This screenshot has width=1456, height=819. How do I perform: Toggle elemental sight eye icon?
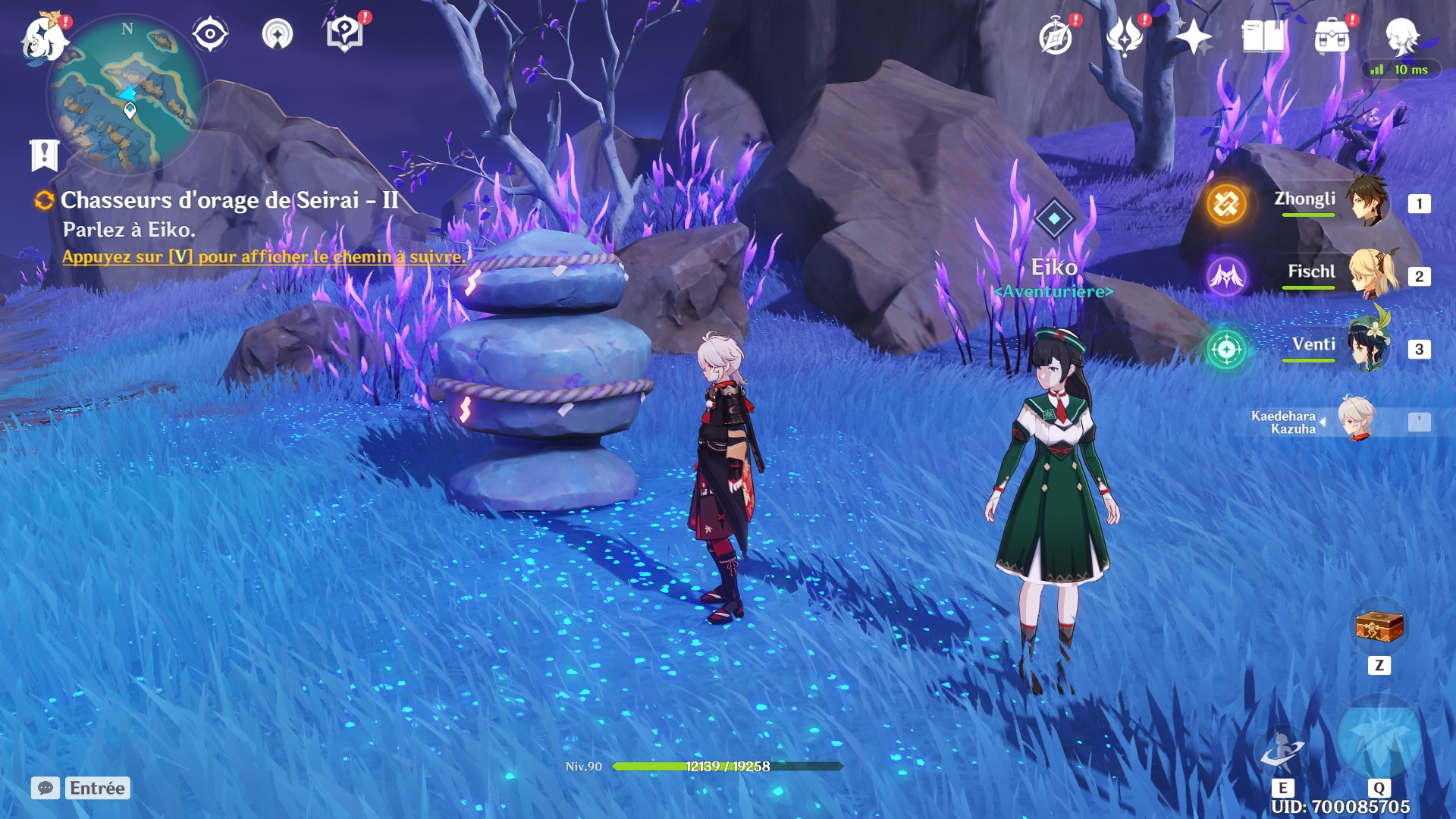click(x=210, y=34)
